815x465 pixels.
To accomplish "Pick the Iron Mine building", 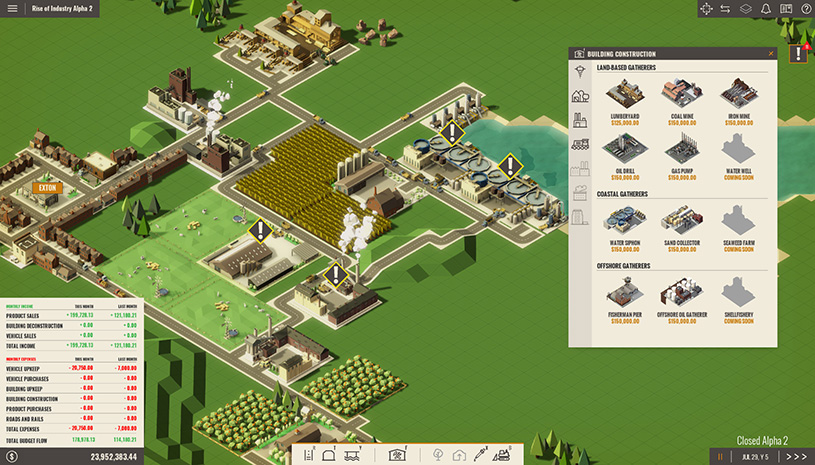I will (x=739, y=95).
